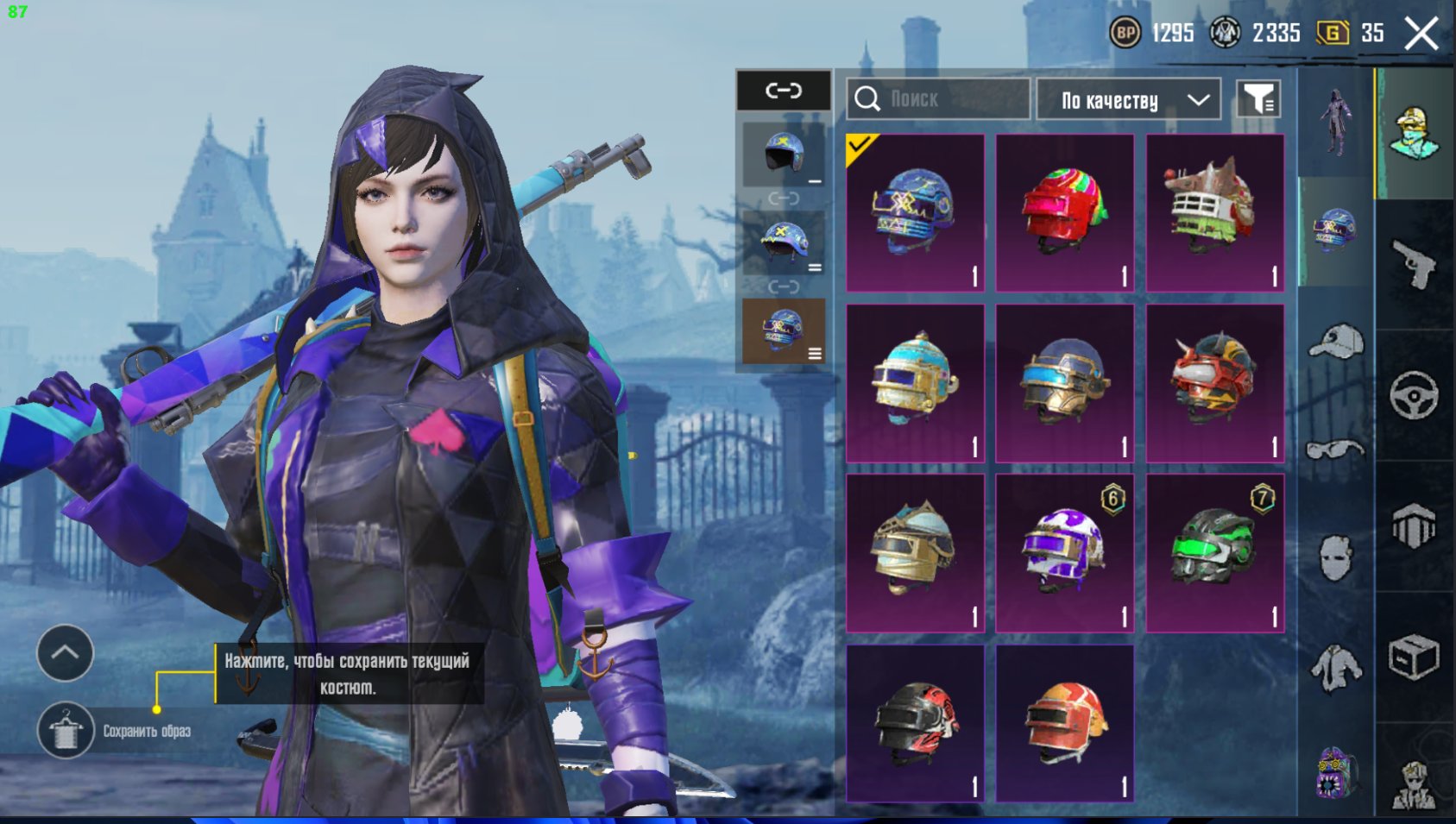Open the По качеству sort dropdown
Viewport: 1456px width, 824px height.
coord(1129,100)
